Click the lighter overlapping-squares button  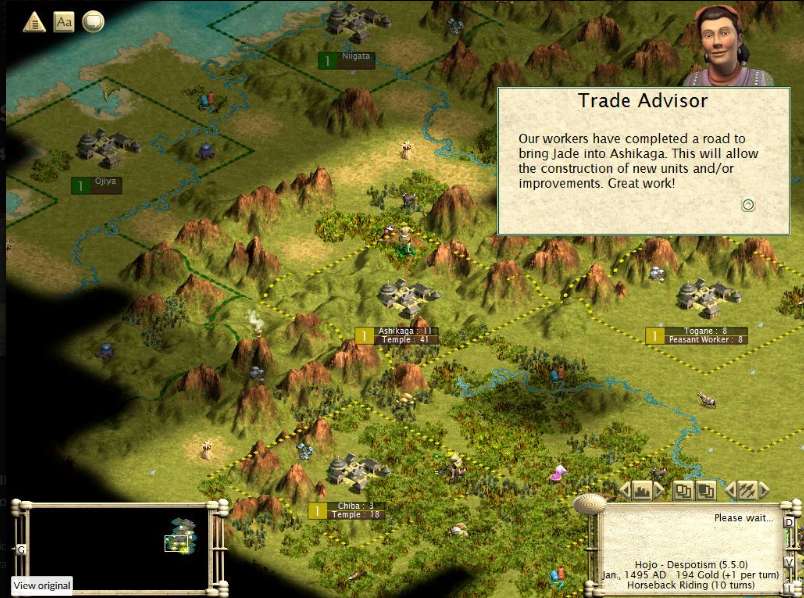683,490
